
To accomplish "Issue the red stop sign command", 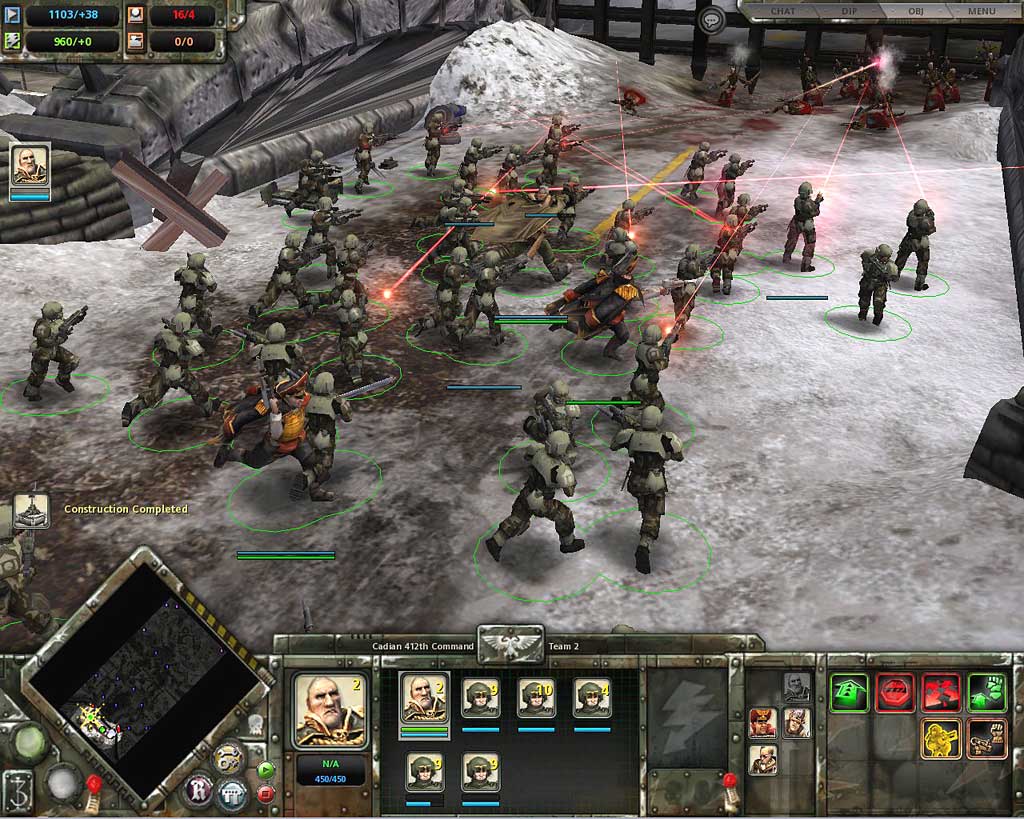I will click(895, 692).
